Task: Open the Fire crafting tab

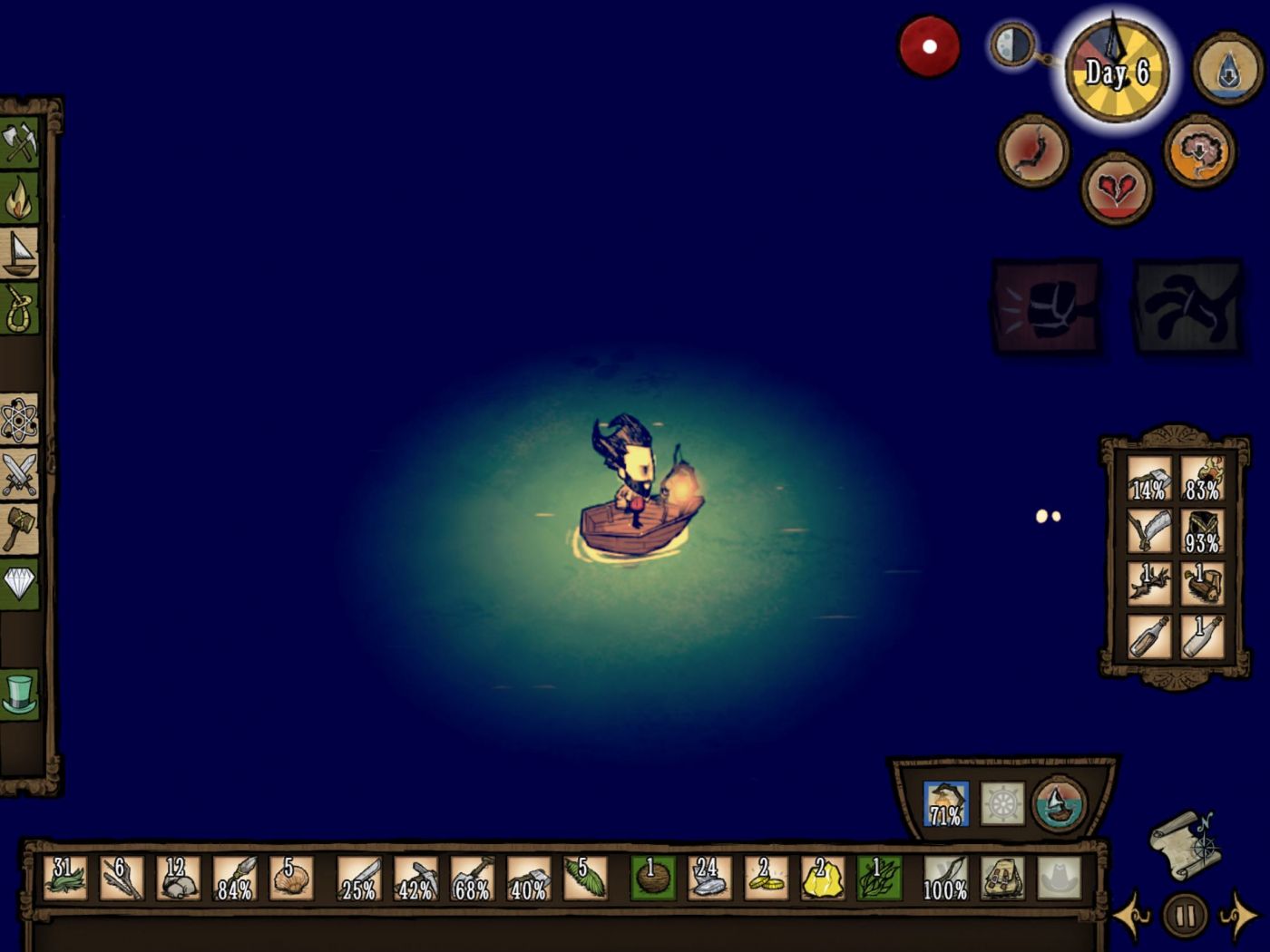Action: pyautogui.click(x=19, y=199)
